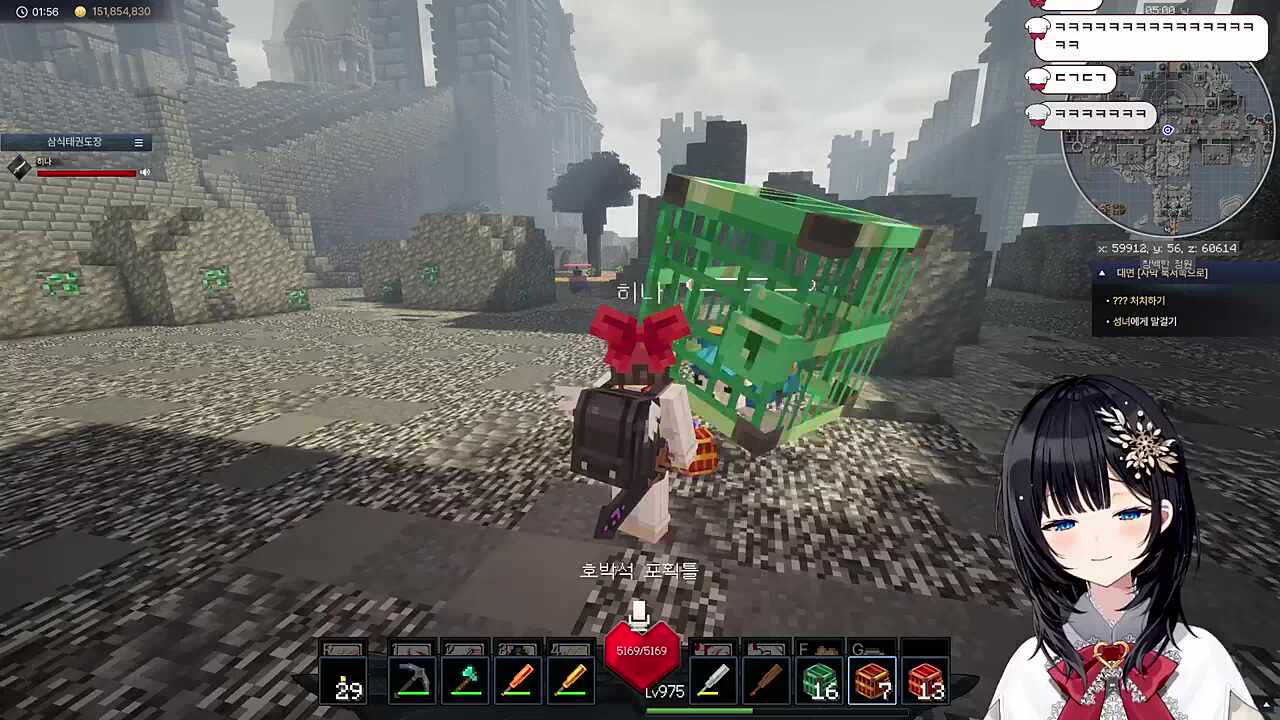Select the teal axe hotbar slot
Screen dimensions: 1280x720
coord(465,680)
